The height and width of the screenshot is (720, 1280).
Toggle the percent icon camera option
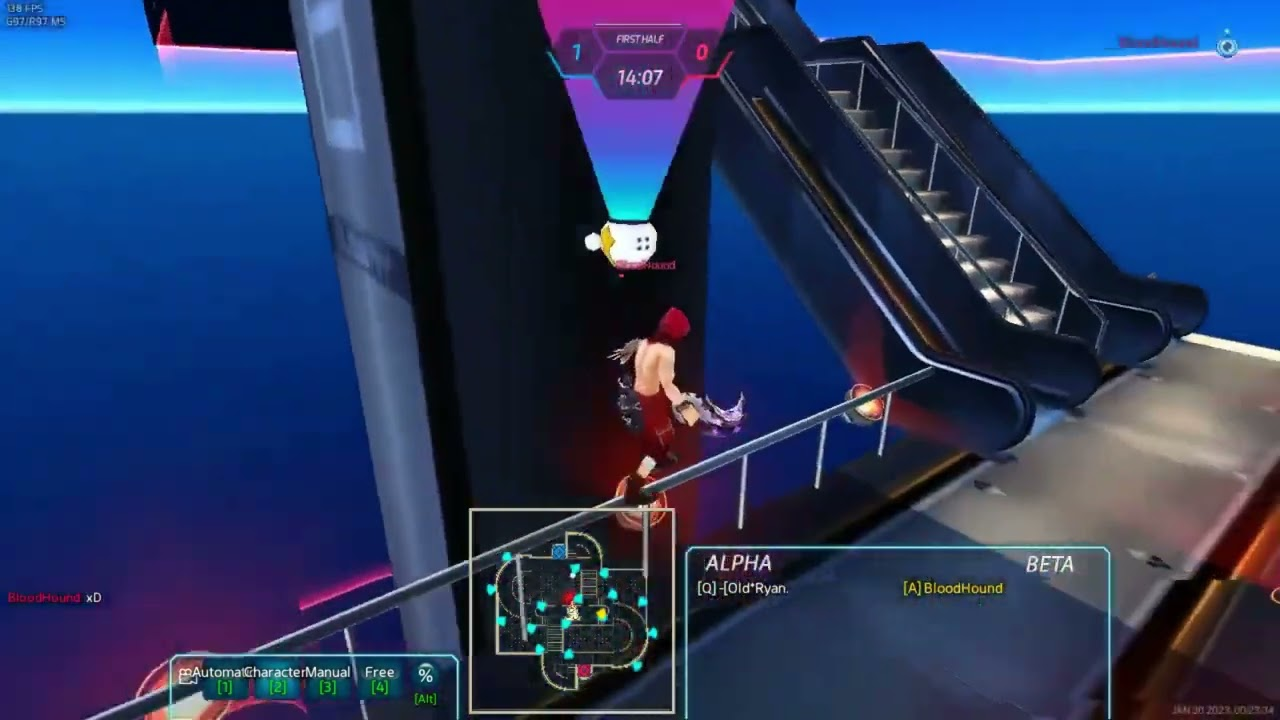click(425, 680)
